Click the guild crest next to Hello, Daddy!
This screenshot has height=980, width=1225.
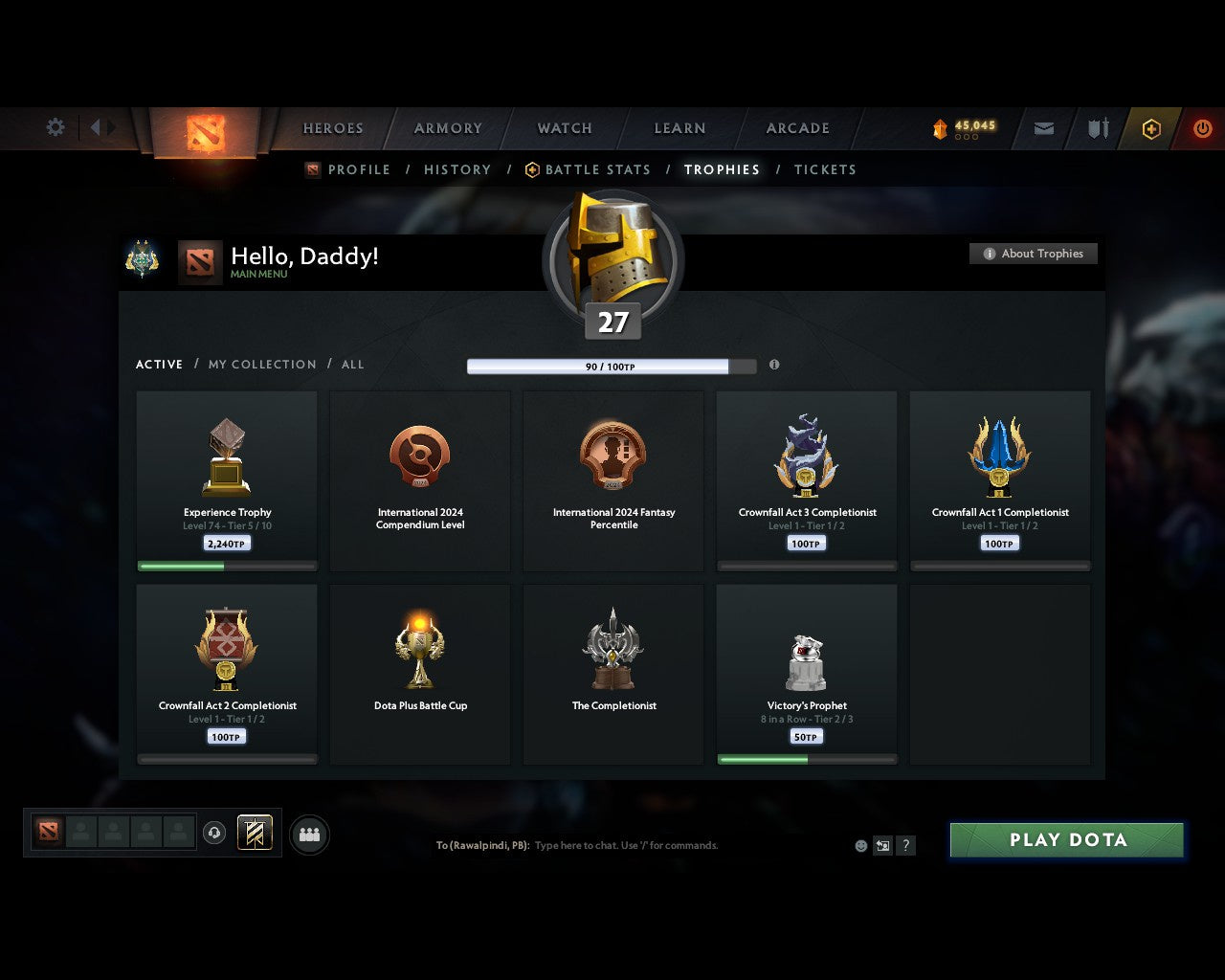click(x=143, y=259)
